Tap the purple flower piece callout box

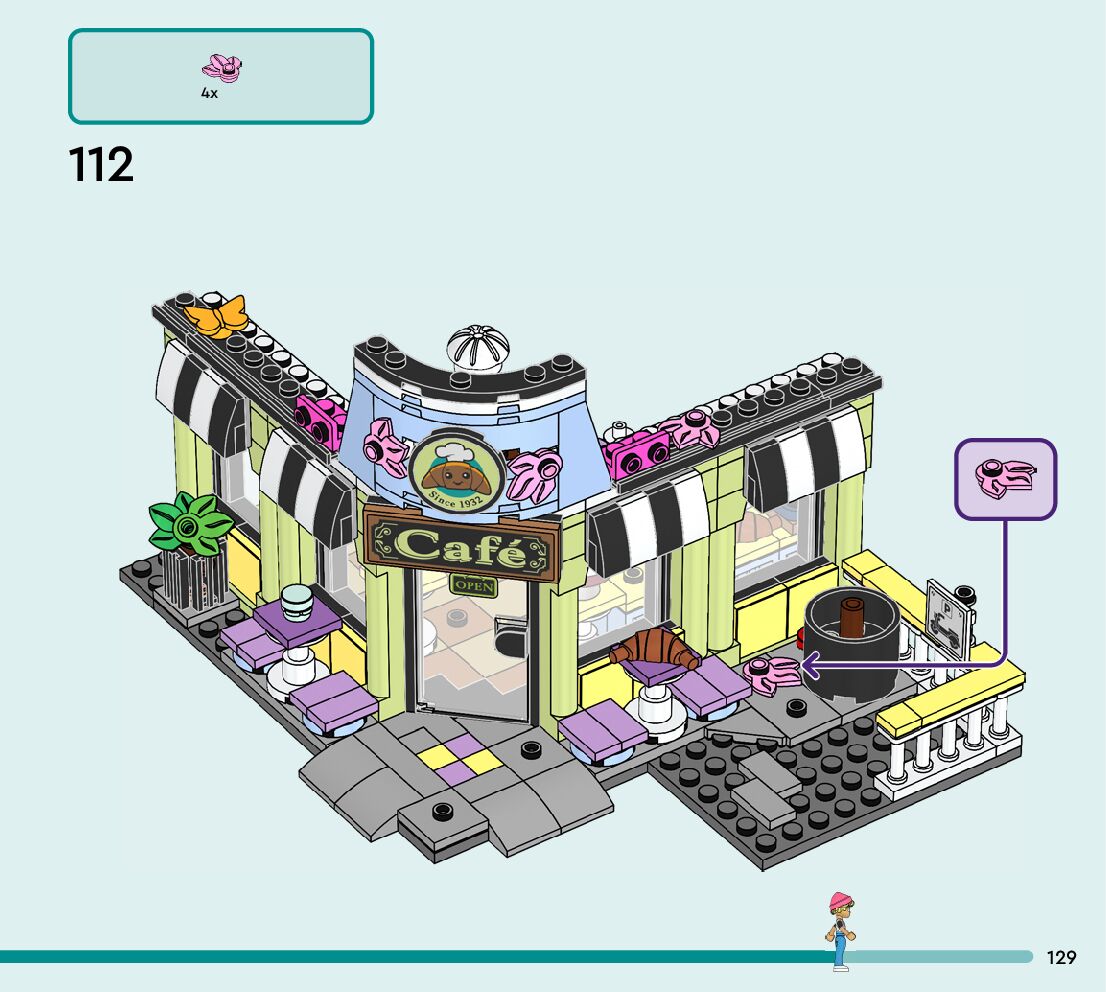pyautogui.click(x=1005, y=479)
